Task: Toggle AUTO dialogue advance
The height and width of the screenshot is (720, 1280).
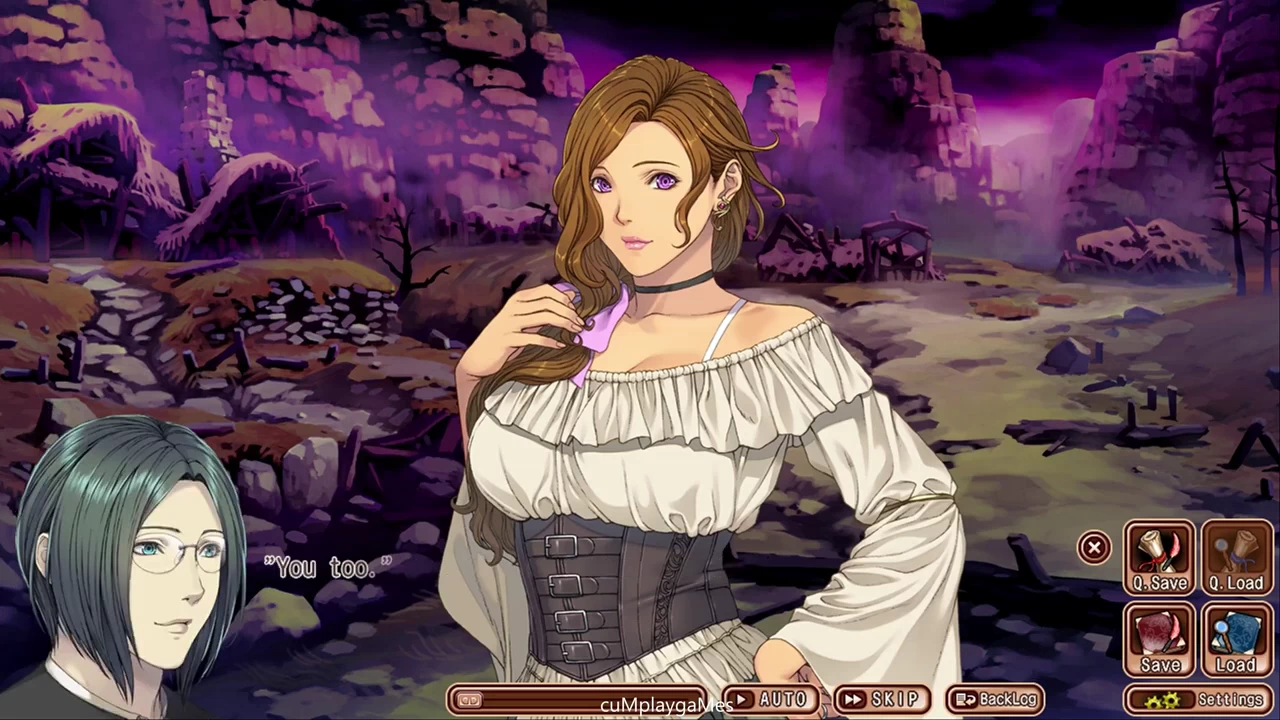Action: tap(769, 699)
